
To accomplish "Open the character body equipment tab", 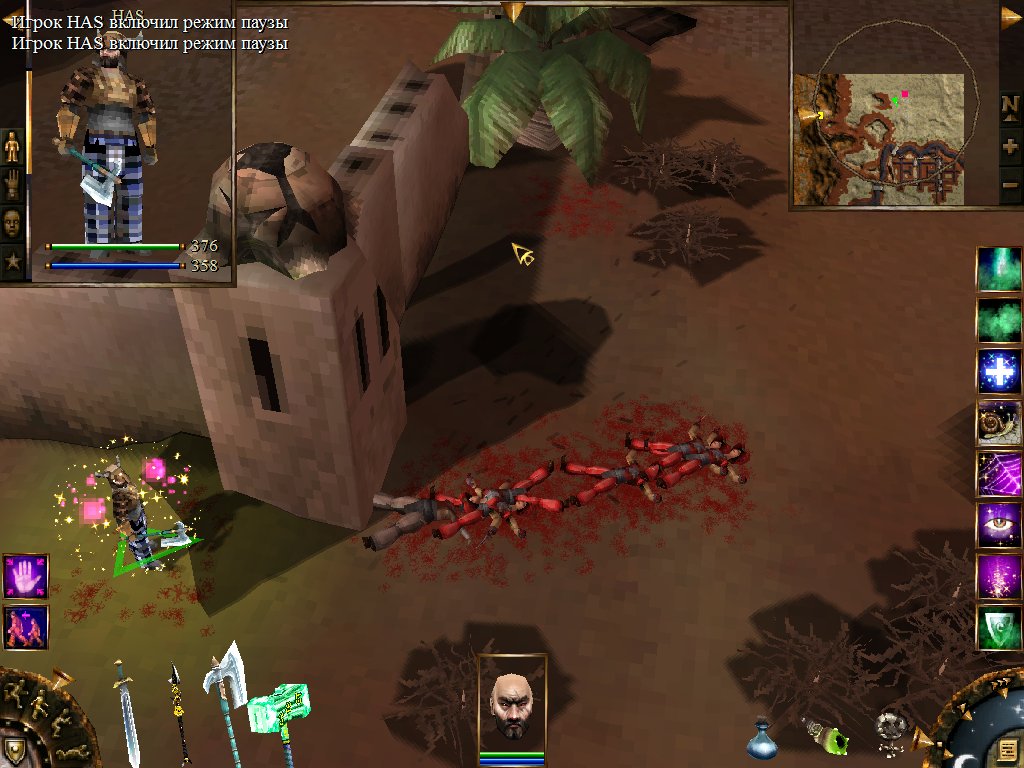I will pos(12,146).
